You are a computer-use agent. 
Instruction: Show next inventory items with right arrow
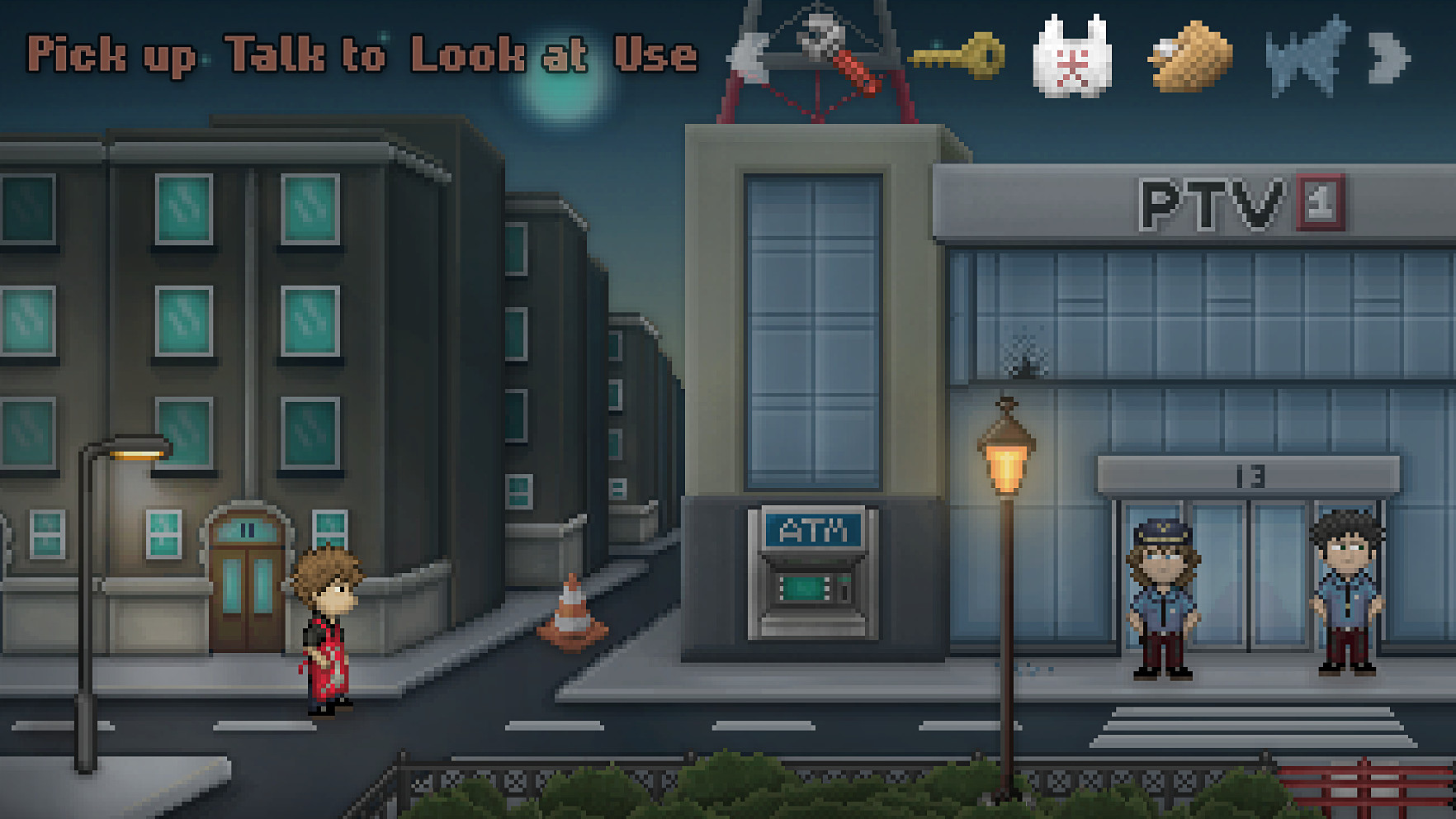pyautogui.click(x=1390, y=58)
